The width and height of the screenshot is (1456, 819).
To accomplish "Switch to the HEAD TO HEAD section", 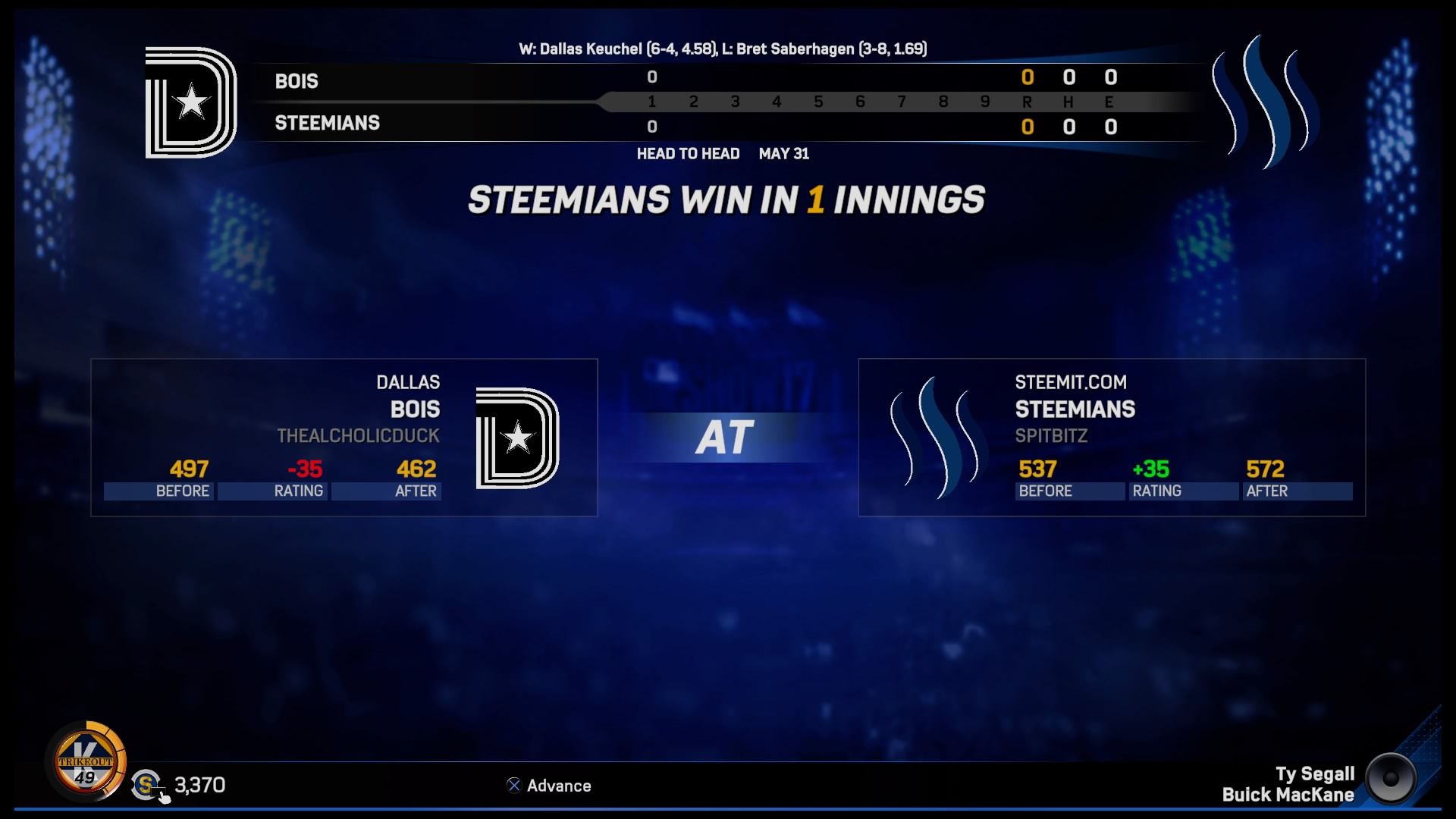I will (689, 153).
